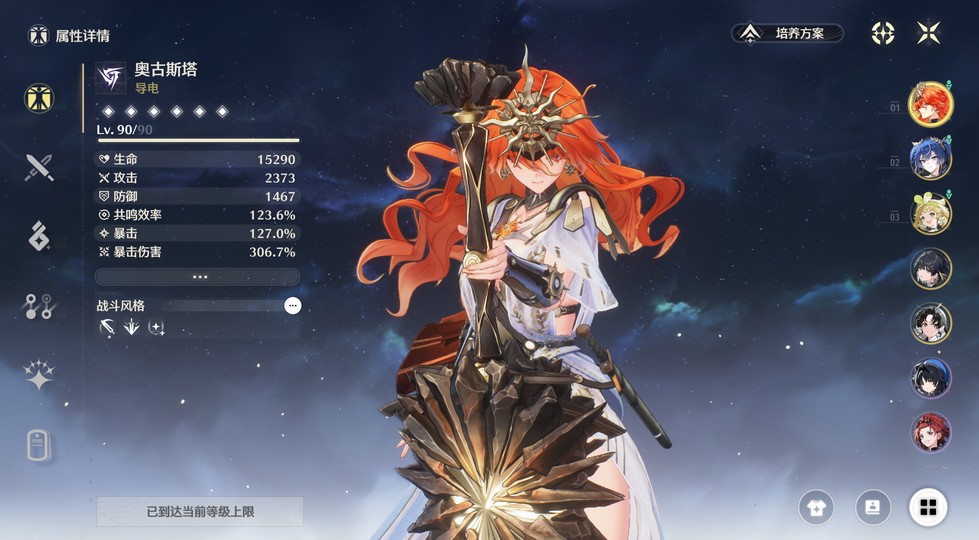This screenshot has height=540, width=979.
Task: Open the sparkle stars resonance chain tab
Action: point(39,376)
